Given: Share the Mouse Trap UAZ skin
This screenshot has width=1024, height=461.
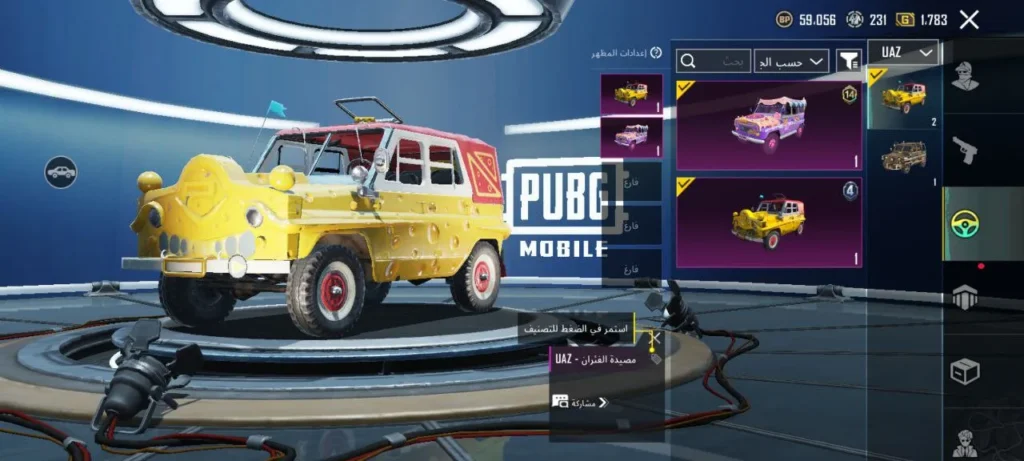Looking at the screenshot, I should click(x=580, y=403).
